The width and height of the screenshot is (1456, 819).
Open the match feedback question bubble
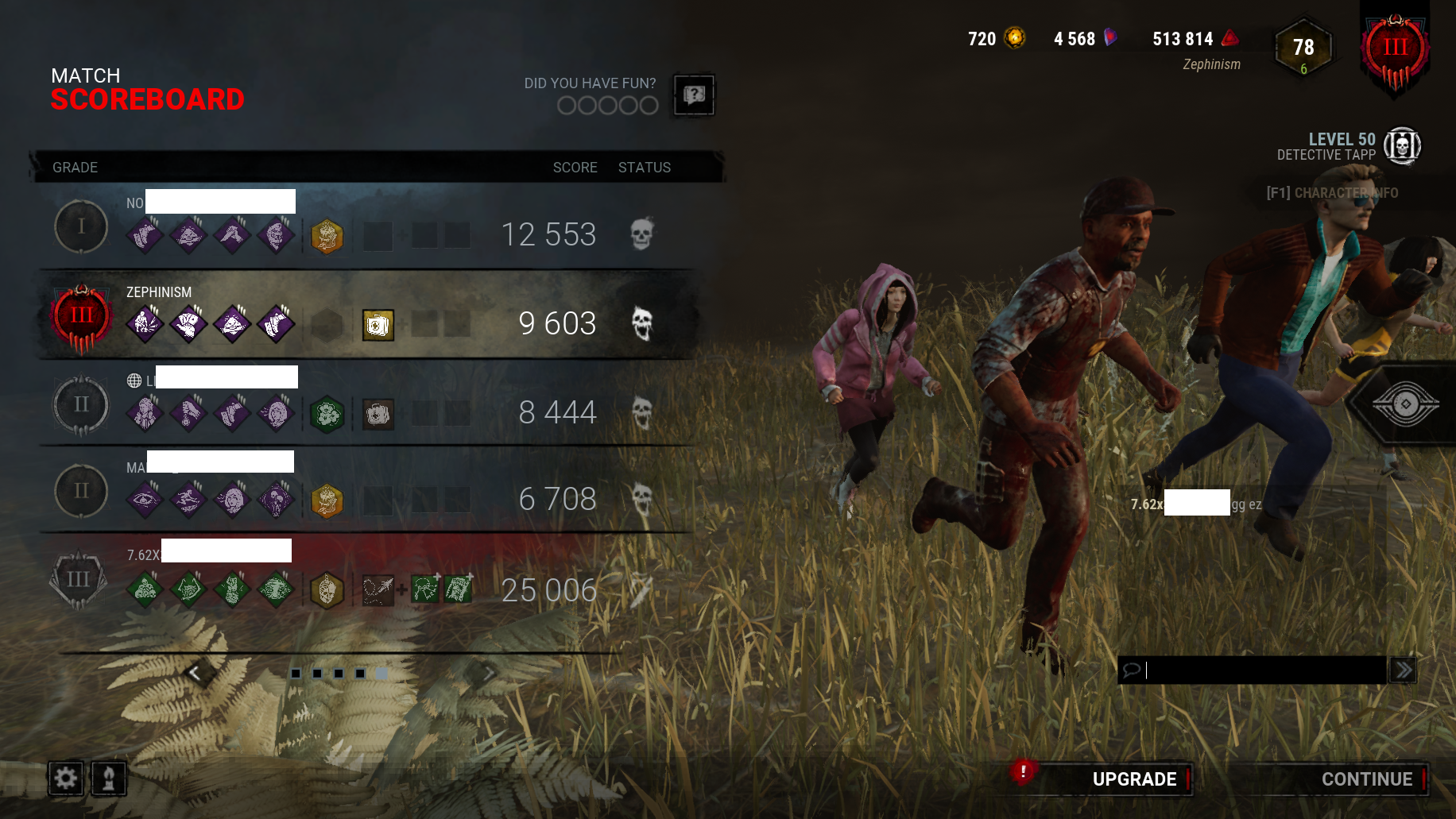[x=694, y=95]
